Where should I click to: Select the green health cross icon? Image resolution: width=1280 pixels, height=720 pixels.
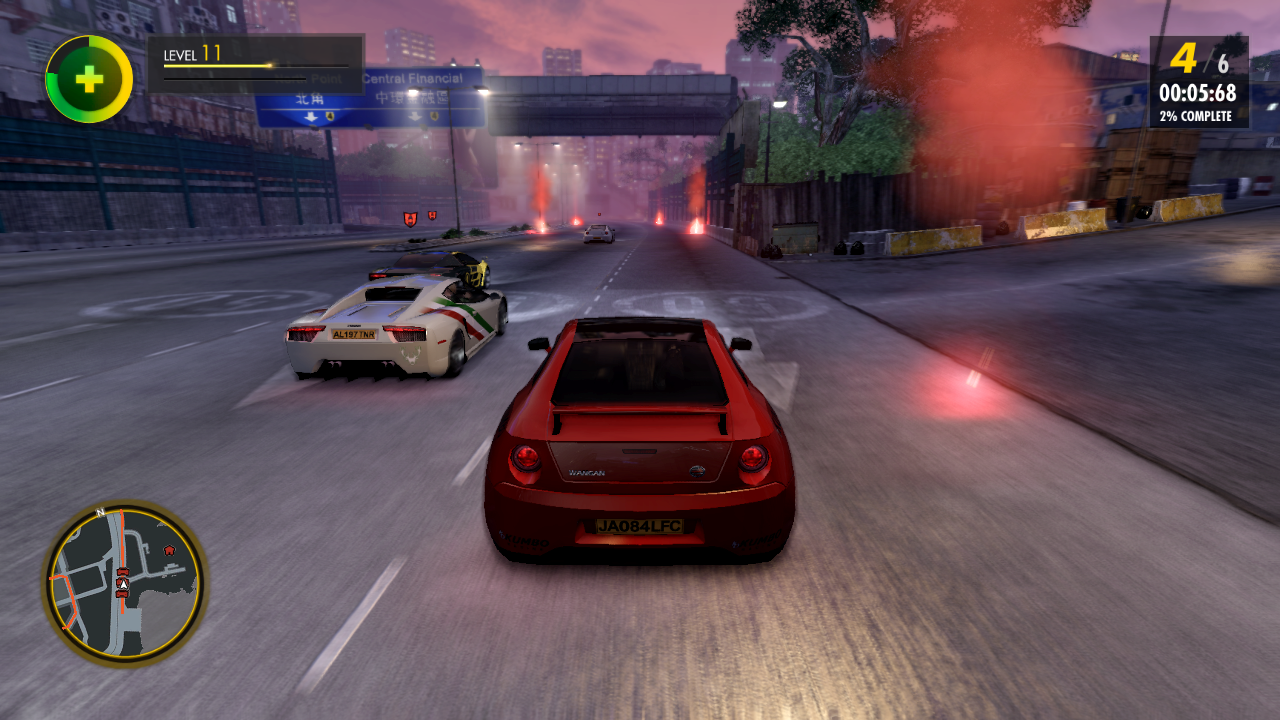(x=89, y=79)
